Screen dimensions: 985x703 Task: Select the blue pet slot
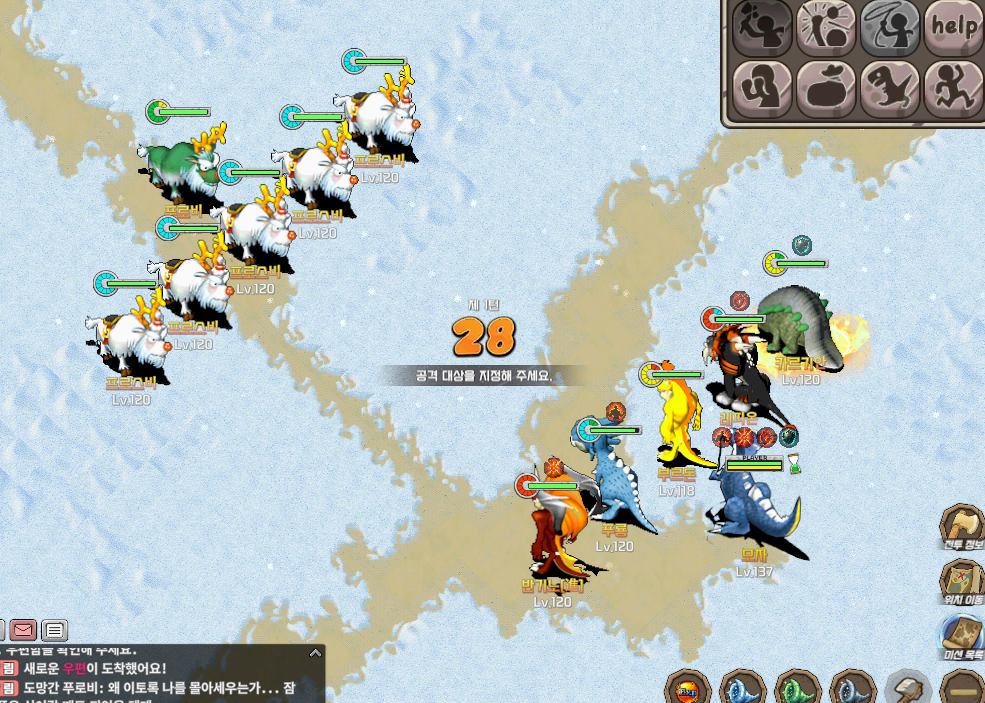(743, 690)
